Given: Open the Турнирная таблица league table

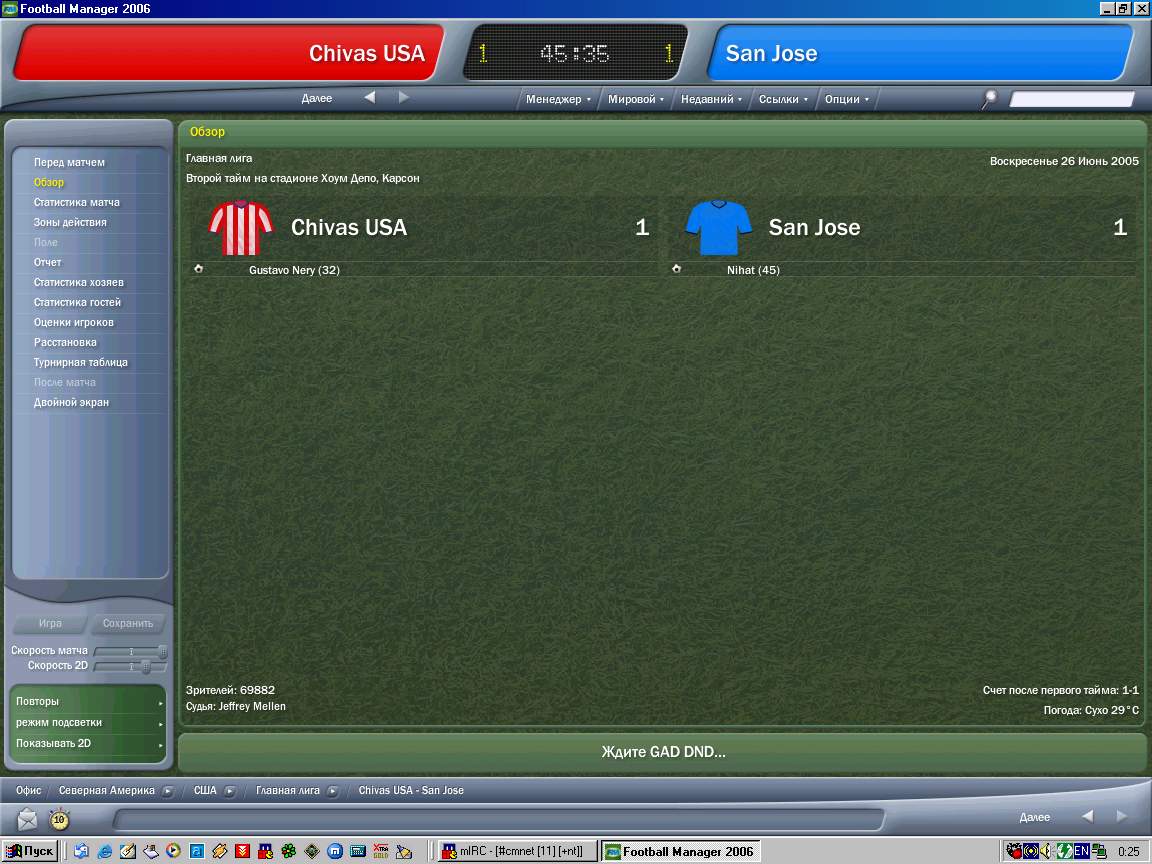Looking at the screenshot, I should [81, 362].
